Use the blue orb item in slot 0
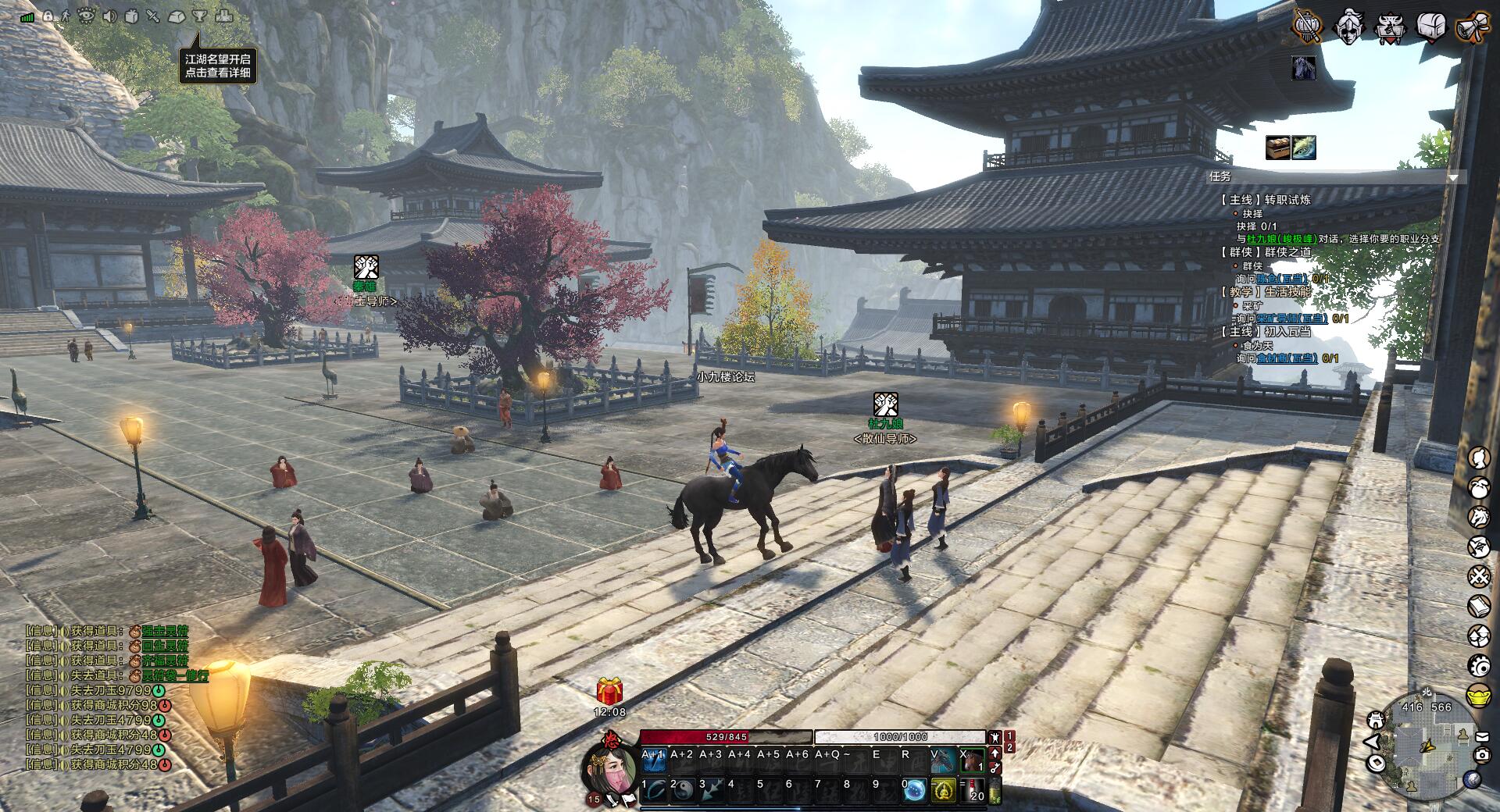The image size is (1500, 812). click(916, 791)
